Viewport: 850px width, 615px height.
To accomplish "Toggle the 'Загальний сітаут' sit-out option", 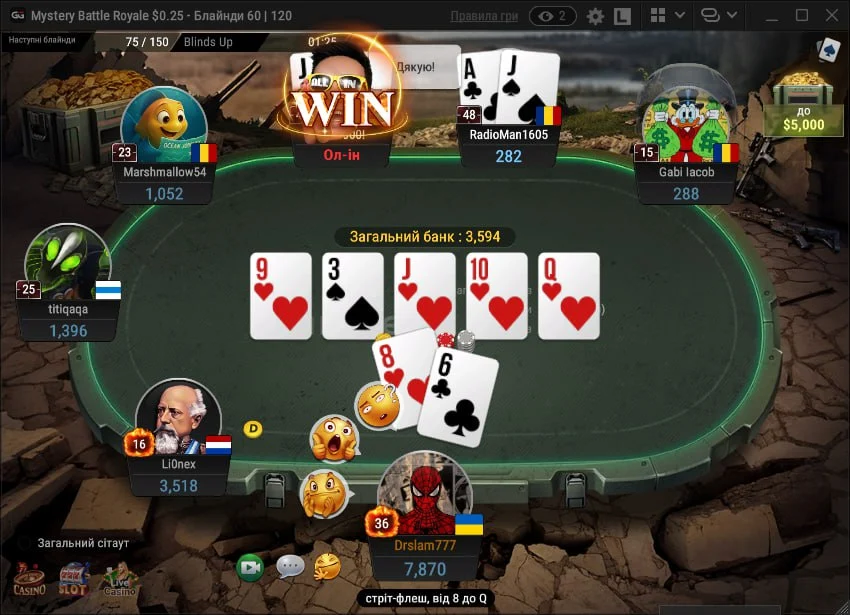I will pos(83,543).
